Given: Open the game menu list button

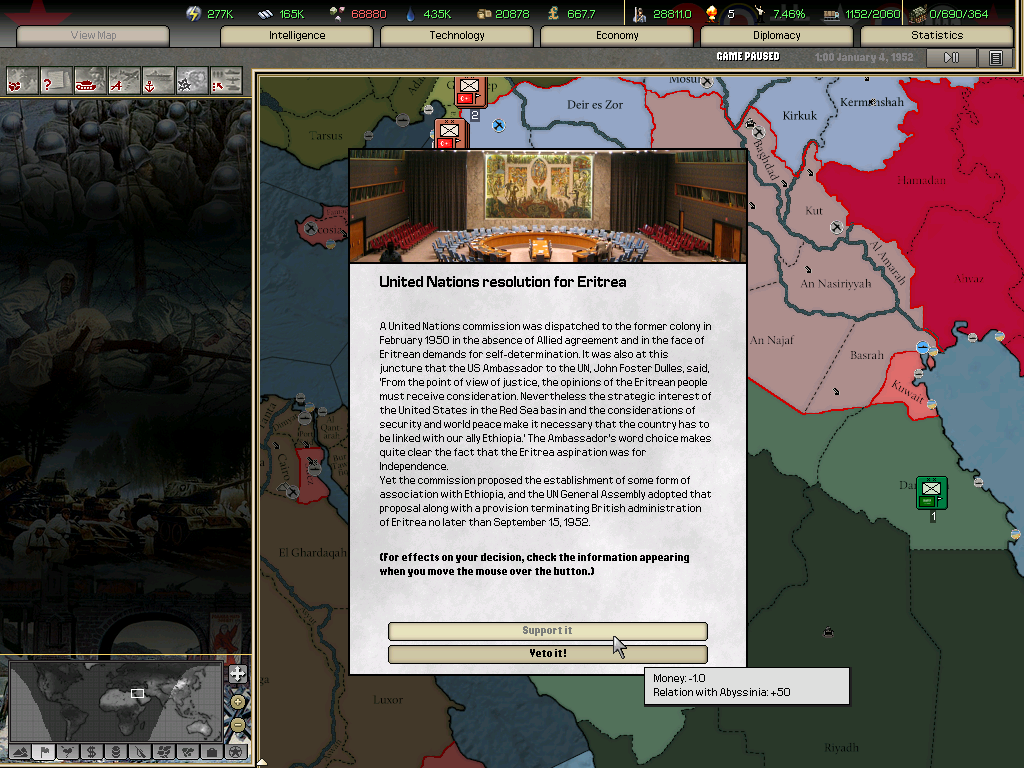Looking at the screenshot, I should pos(995,58).
